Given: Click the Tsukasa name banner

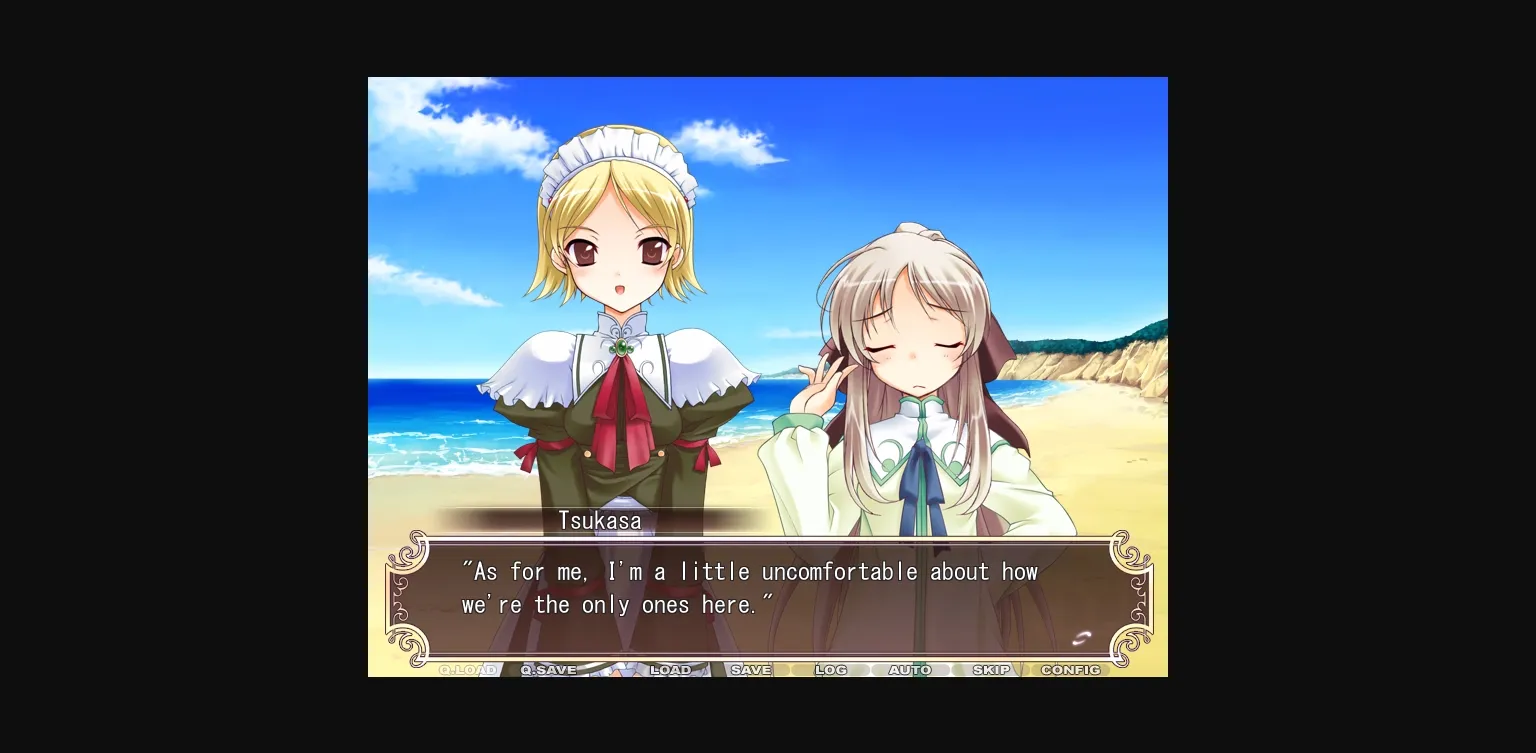Looking at the screenshot, I should click(600, 520).
